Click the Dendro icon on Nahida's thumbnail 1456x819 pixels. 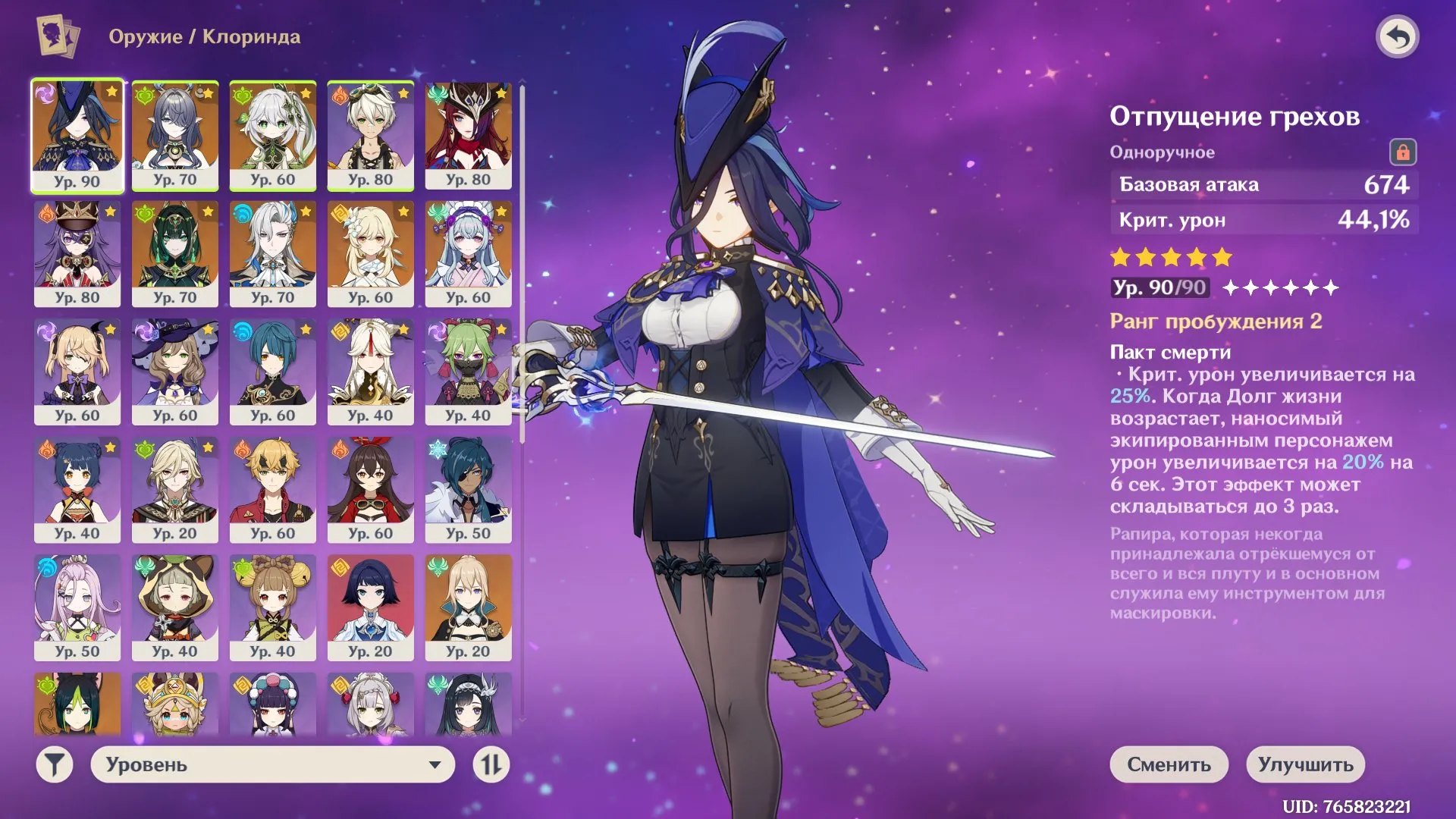coord(242,95)
